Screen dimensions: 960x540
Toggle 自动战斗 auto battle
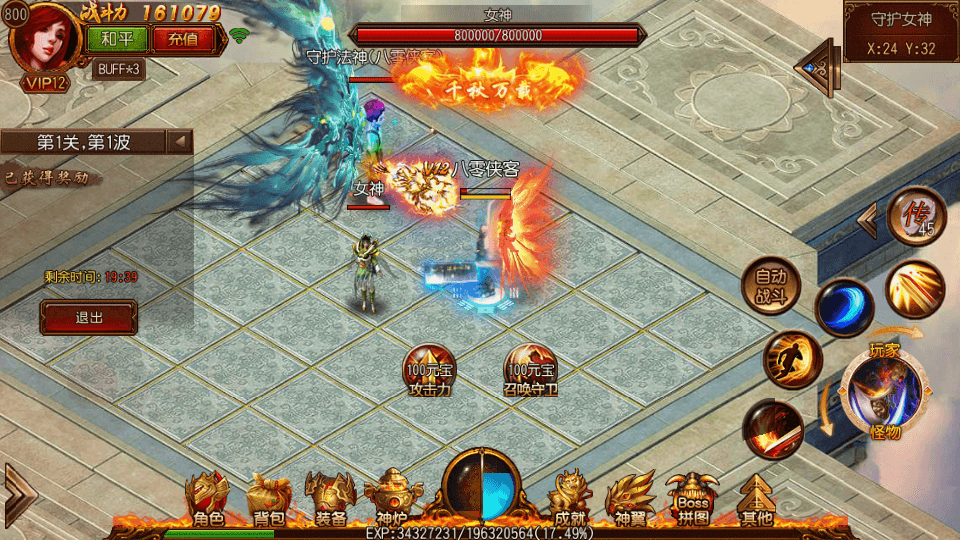(771, 285)
